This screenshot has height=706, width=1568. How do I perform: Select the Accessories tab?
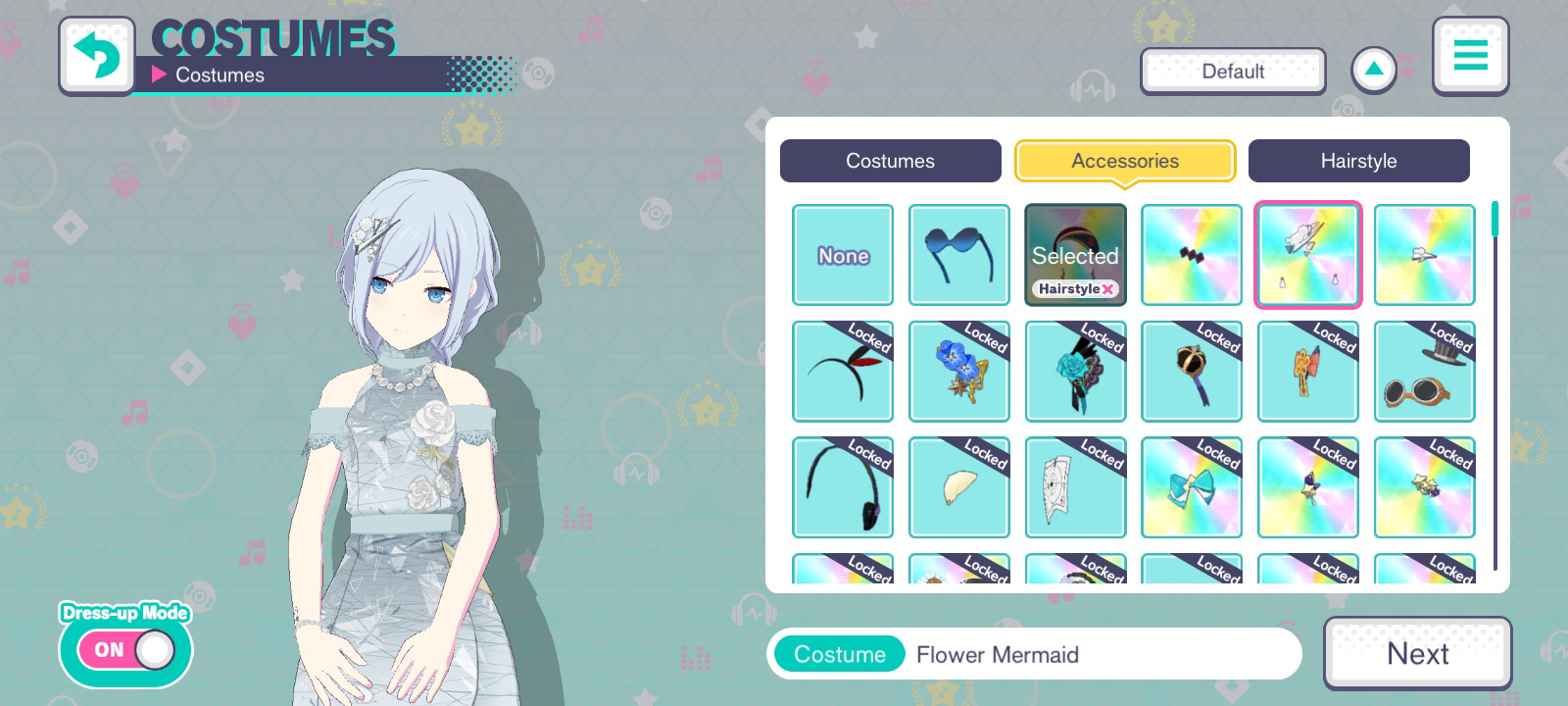click(1124, 161)
